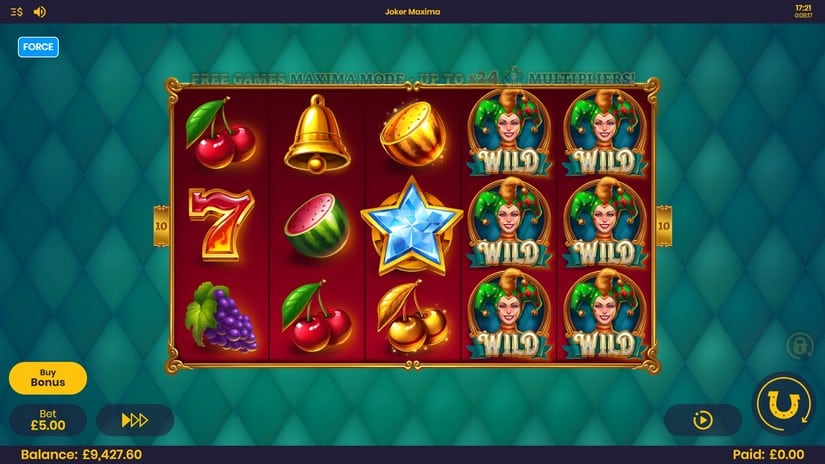Start autoplay with the circular play button
The width and height of the screenshot is (825, 464).
coord(702,420)
